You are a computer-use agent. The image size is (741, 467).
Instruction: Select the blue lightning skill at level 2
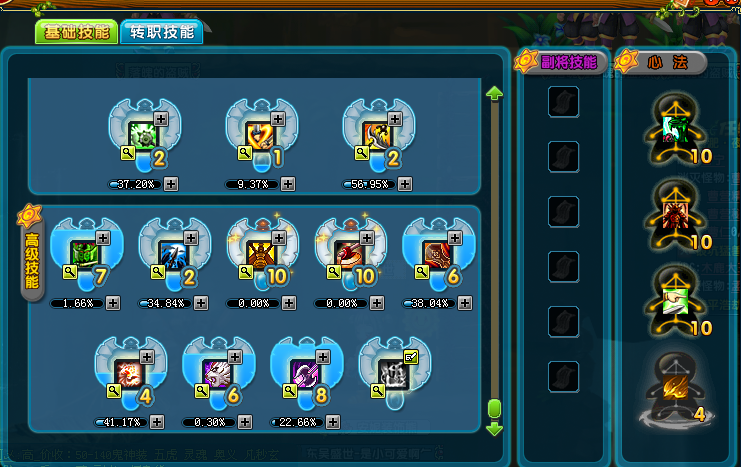[173, 254]
